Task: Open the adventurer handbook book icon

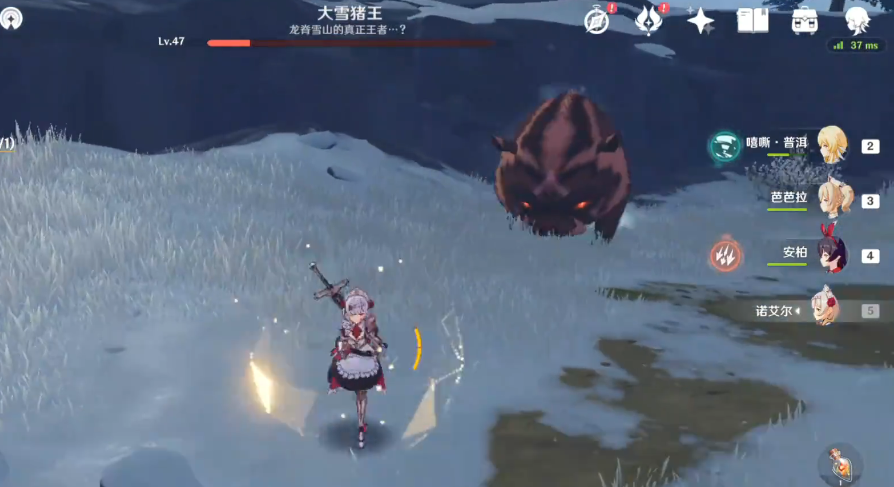Action: 752,20
